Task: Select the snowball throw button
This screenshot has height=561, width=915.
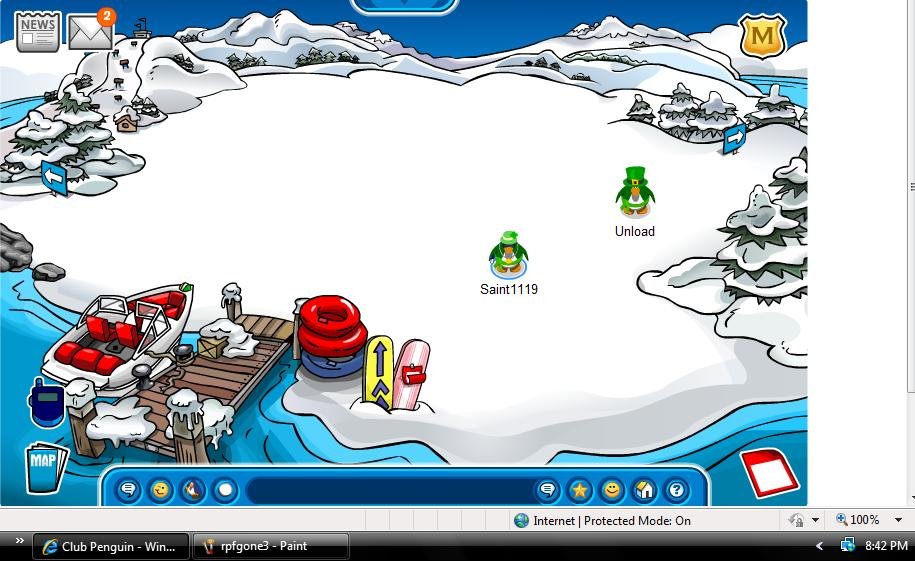Action: [225, 490]
